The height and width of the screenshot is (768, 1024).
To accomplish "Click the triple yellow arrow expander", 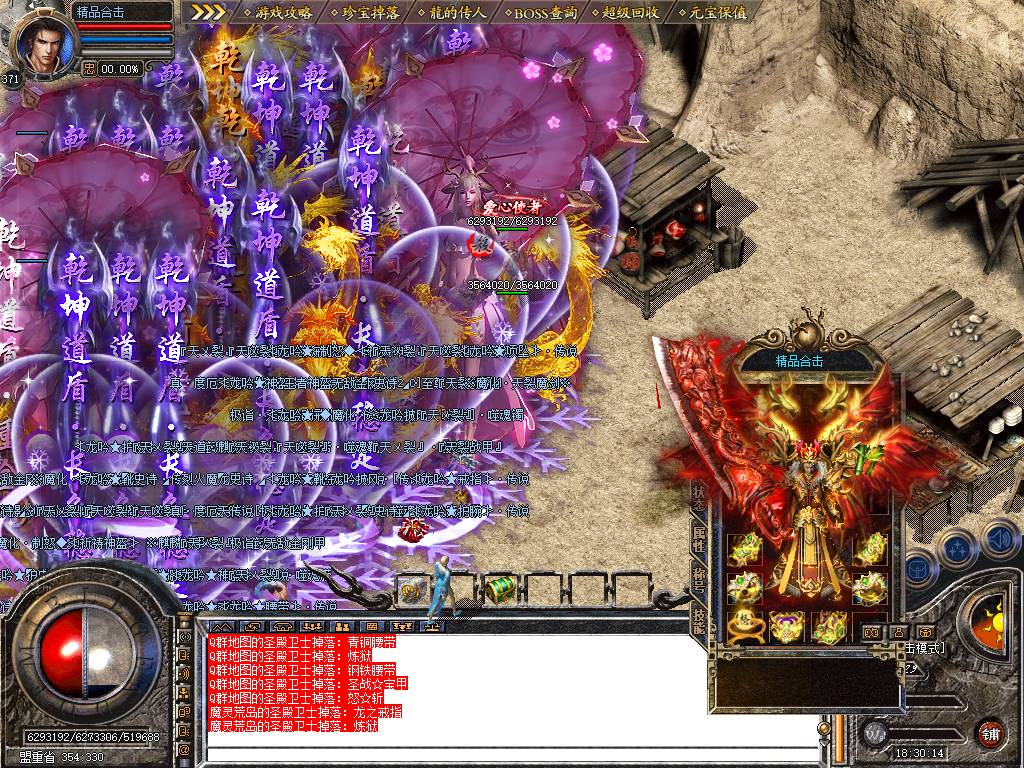I will coord(208,13).
